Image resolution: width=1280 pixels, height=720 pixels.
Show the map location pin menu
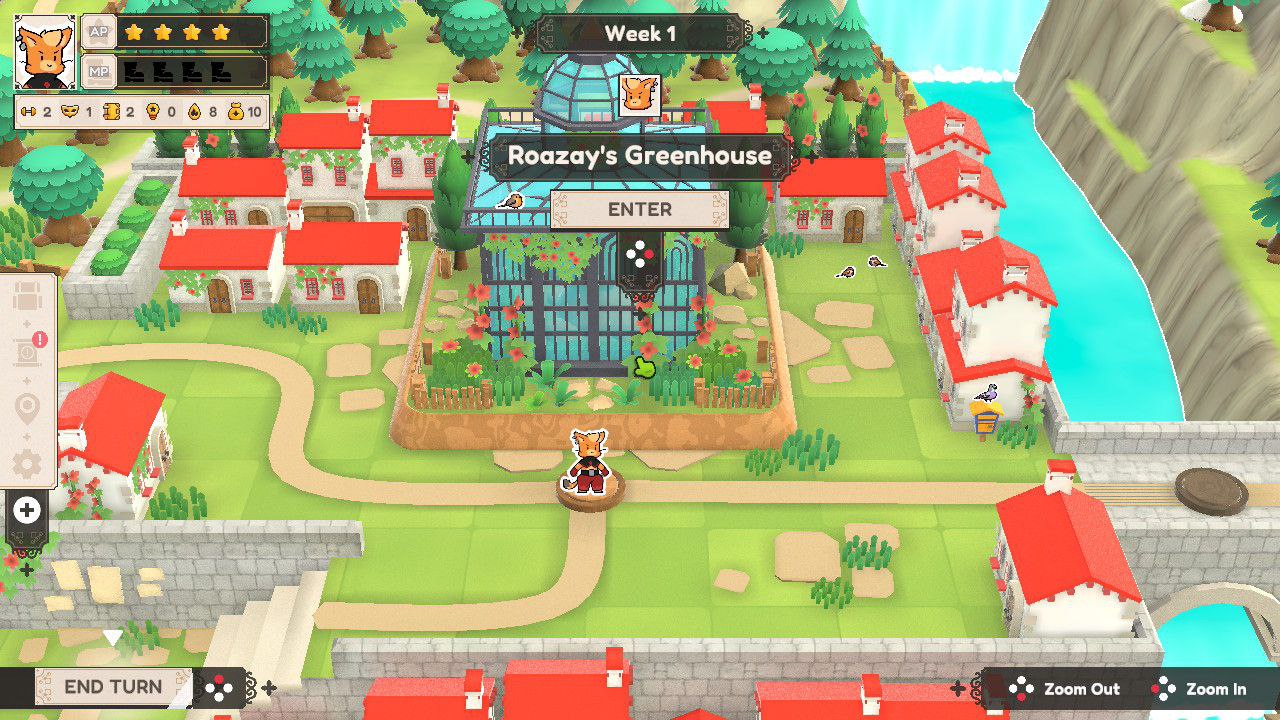(27, 408)
